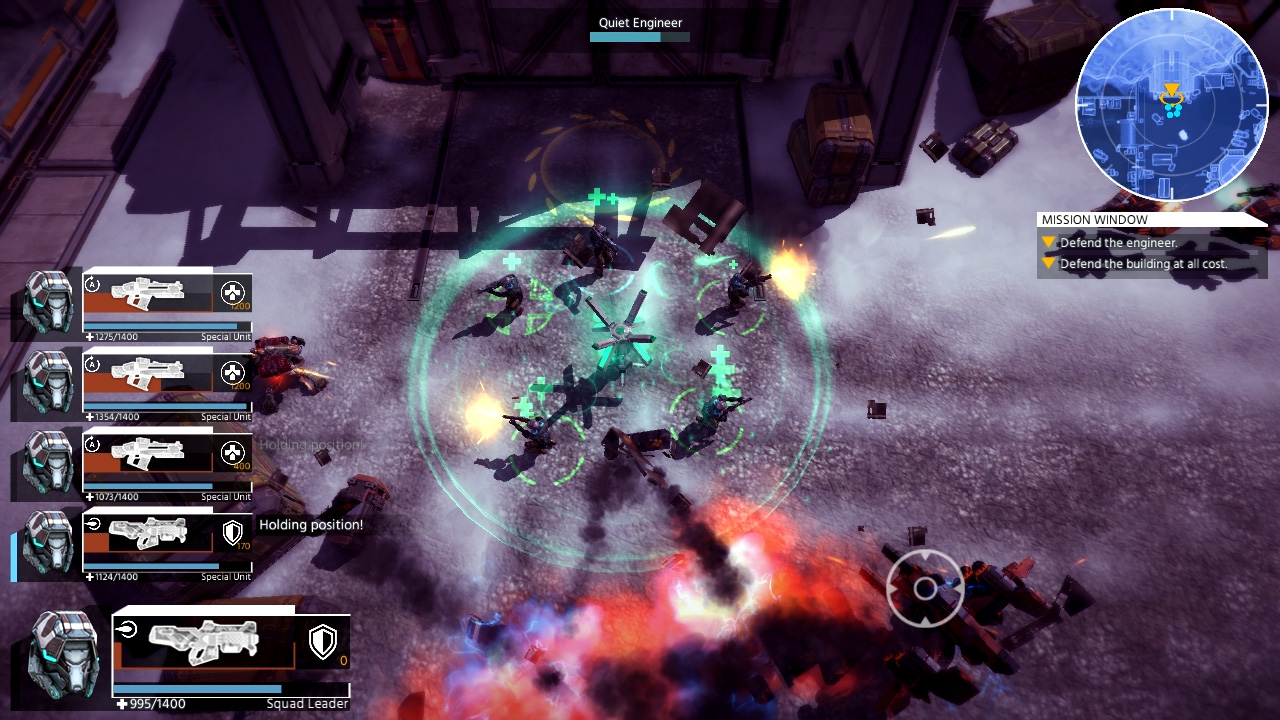Select the Special Unit portrait with 1124/1400 health
This screenshot has height=720, width=1280.
48,542
